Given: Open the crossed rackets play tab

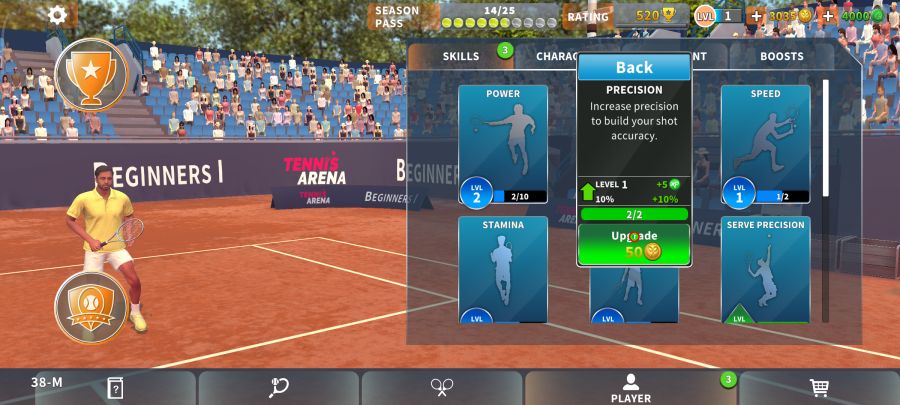Looking at the screenshot, I should pyautogui.click(x=443, y=387).
